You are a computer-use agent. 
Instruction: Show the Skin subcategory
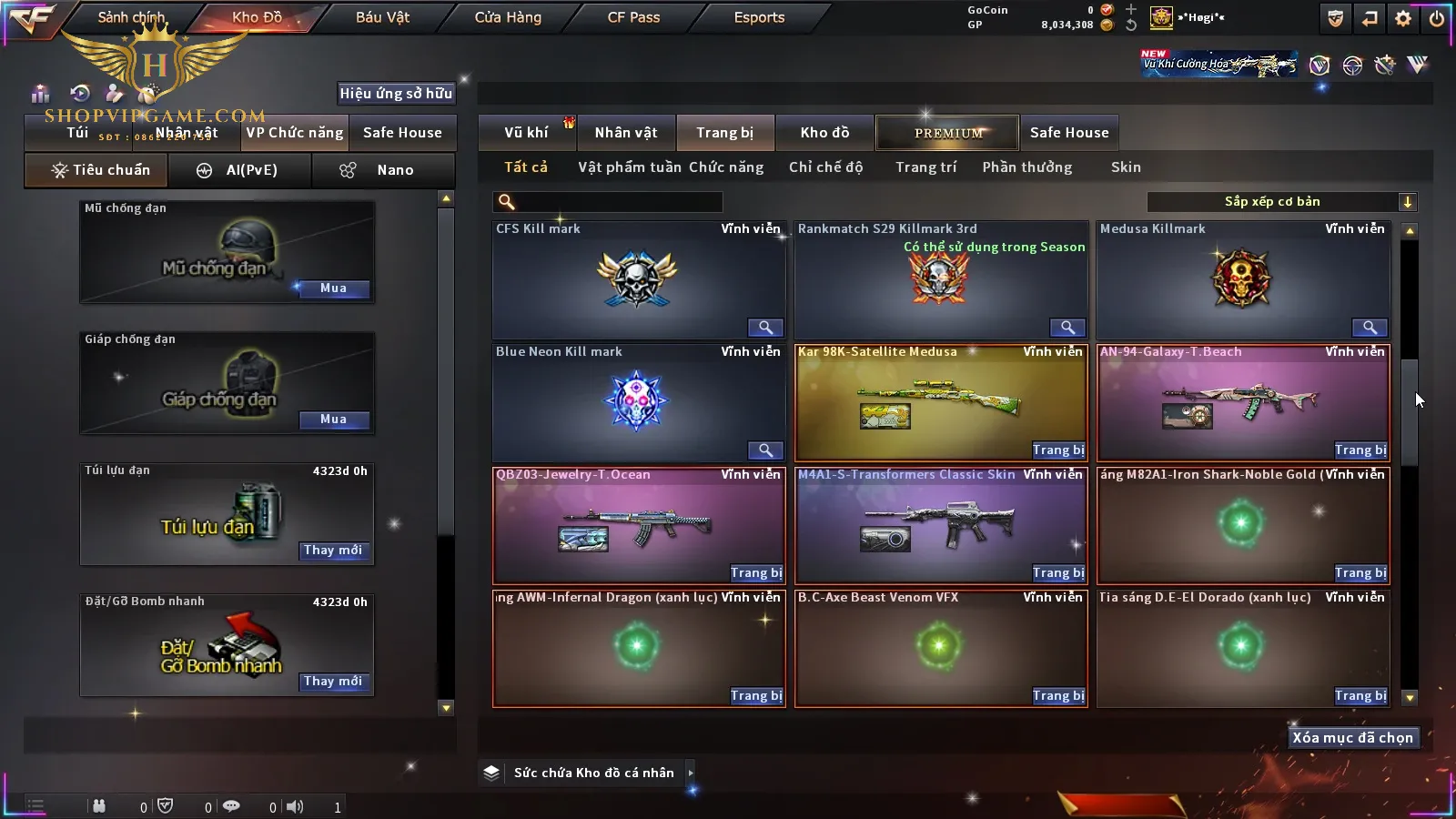(1126, 167)
